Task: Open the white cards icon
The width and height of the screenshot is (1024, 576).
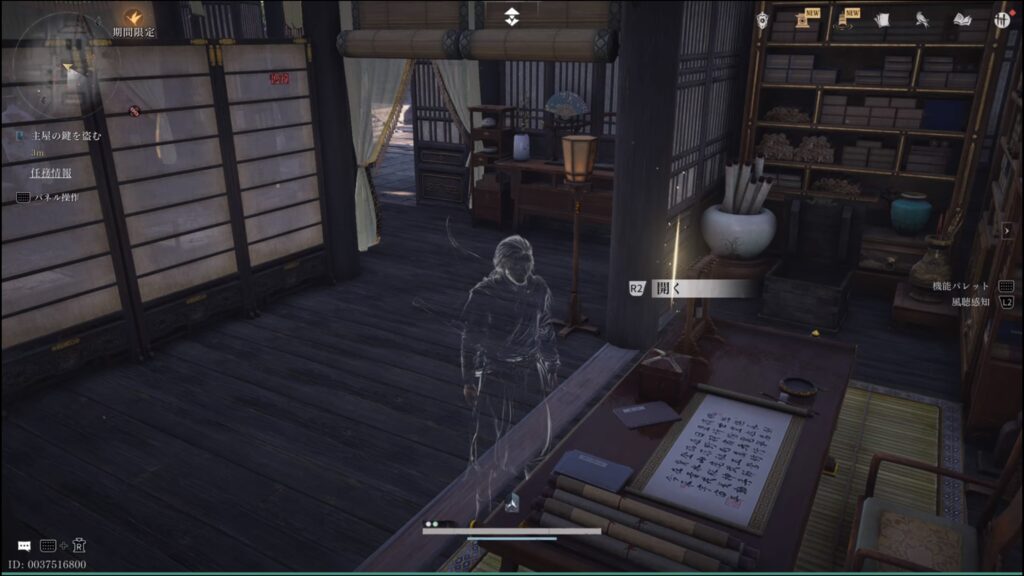Action: (882, 19)
